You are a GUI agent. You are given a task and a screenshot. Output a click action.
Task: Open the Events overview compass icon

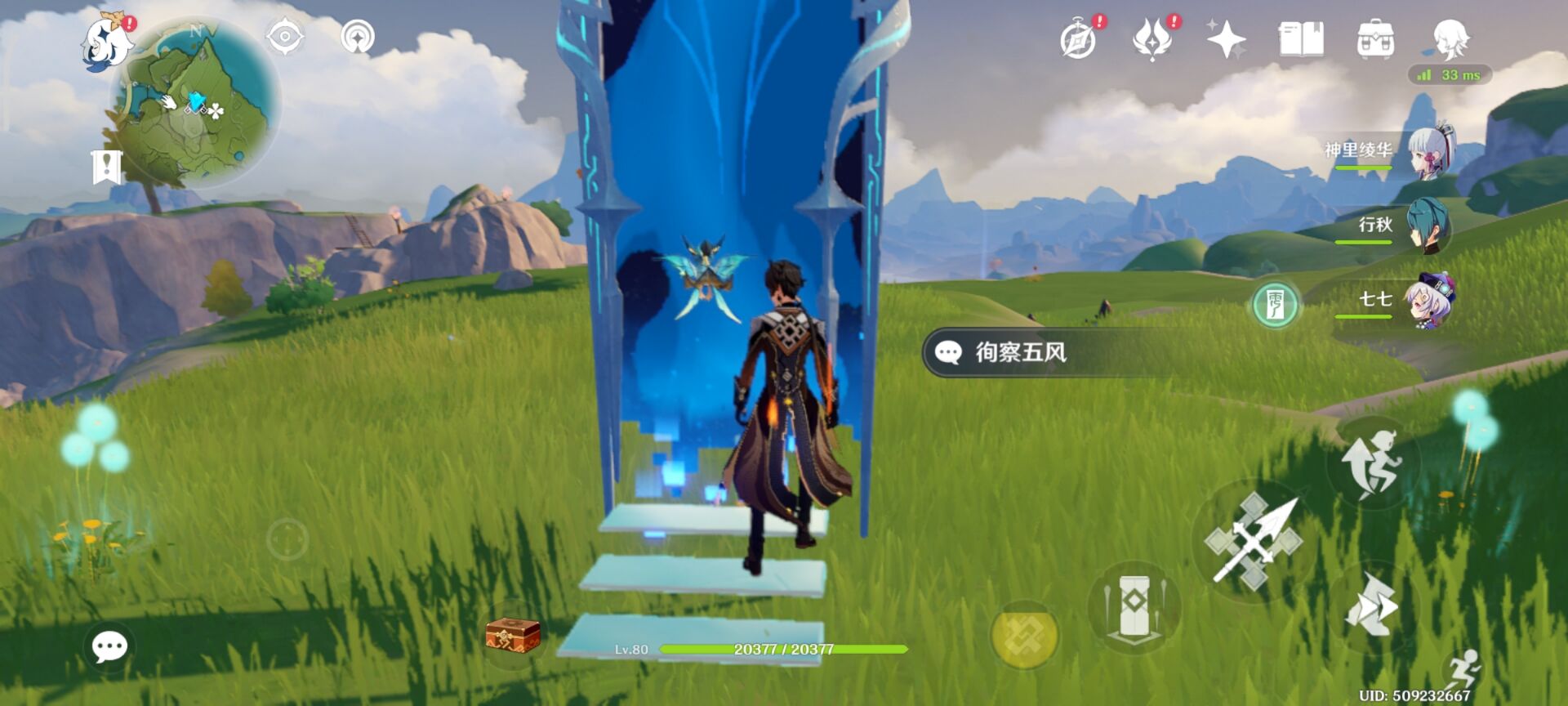(1080, 37)
